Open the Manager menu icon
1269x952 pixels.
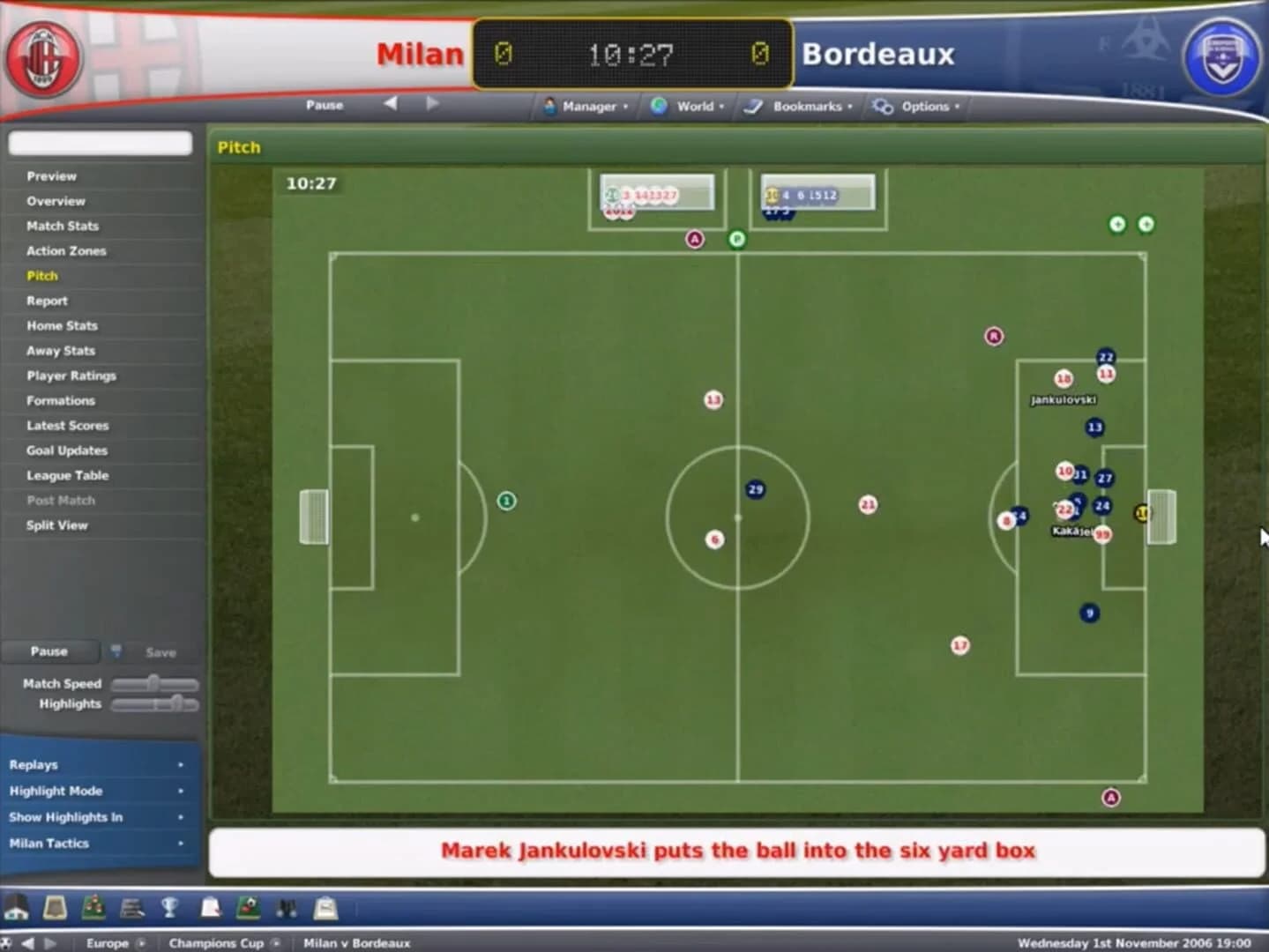tap(549, 106)
